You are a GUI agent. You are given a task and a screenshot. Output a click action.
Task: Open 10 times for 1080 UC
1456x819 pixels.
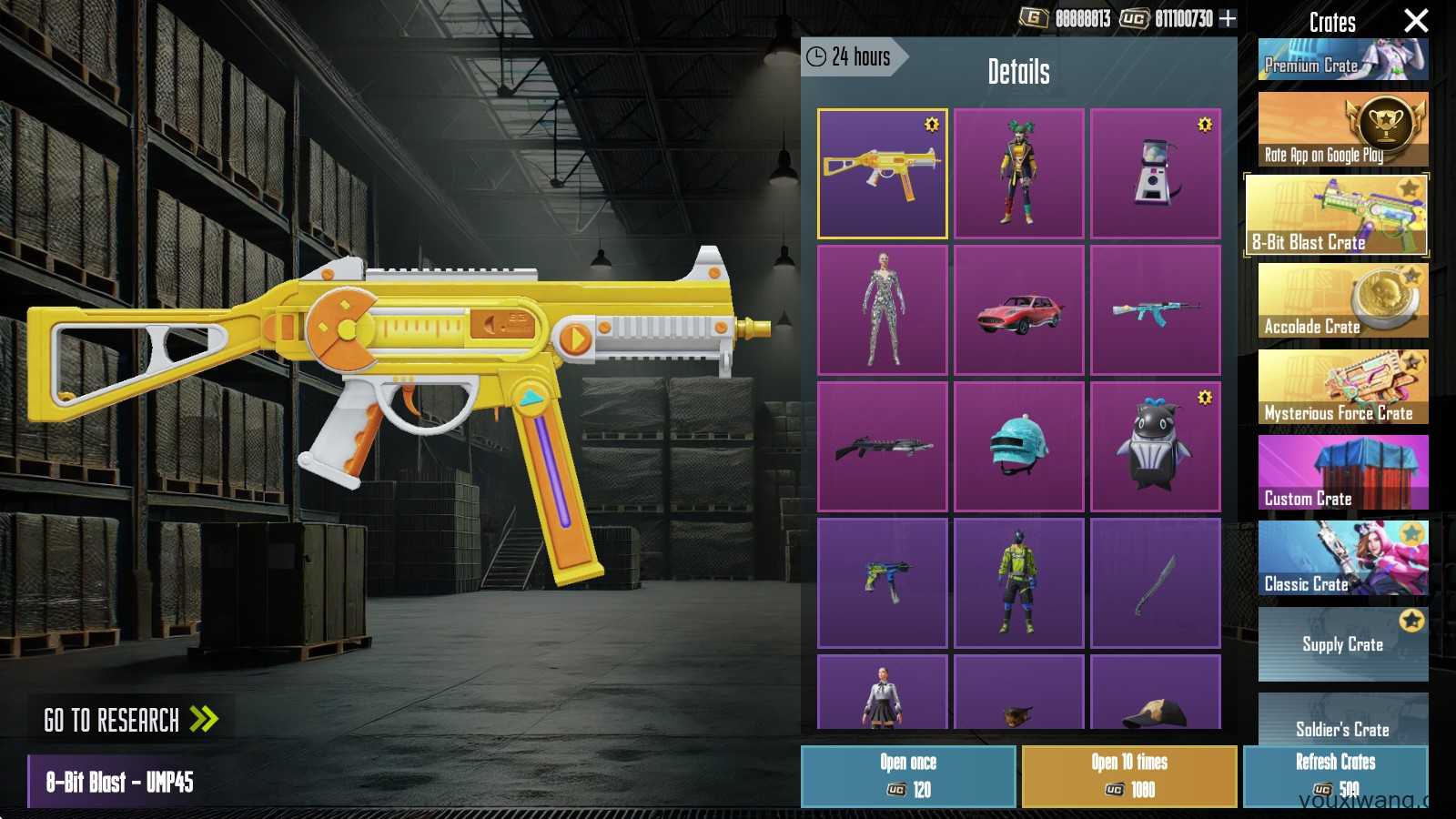(1129, 776)
